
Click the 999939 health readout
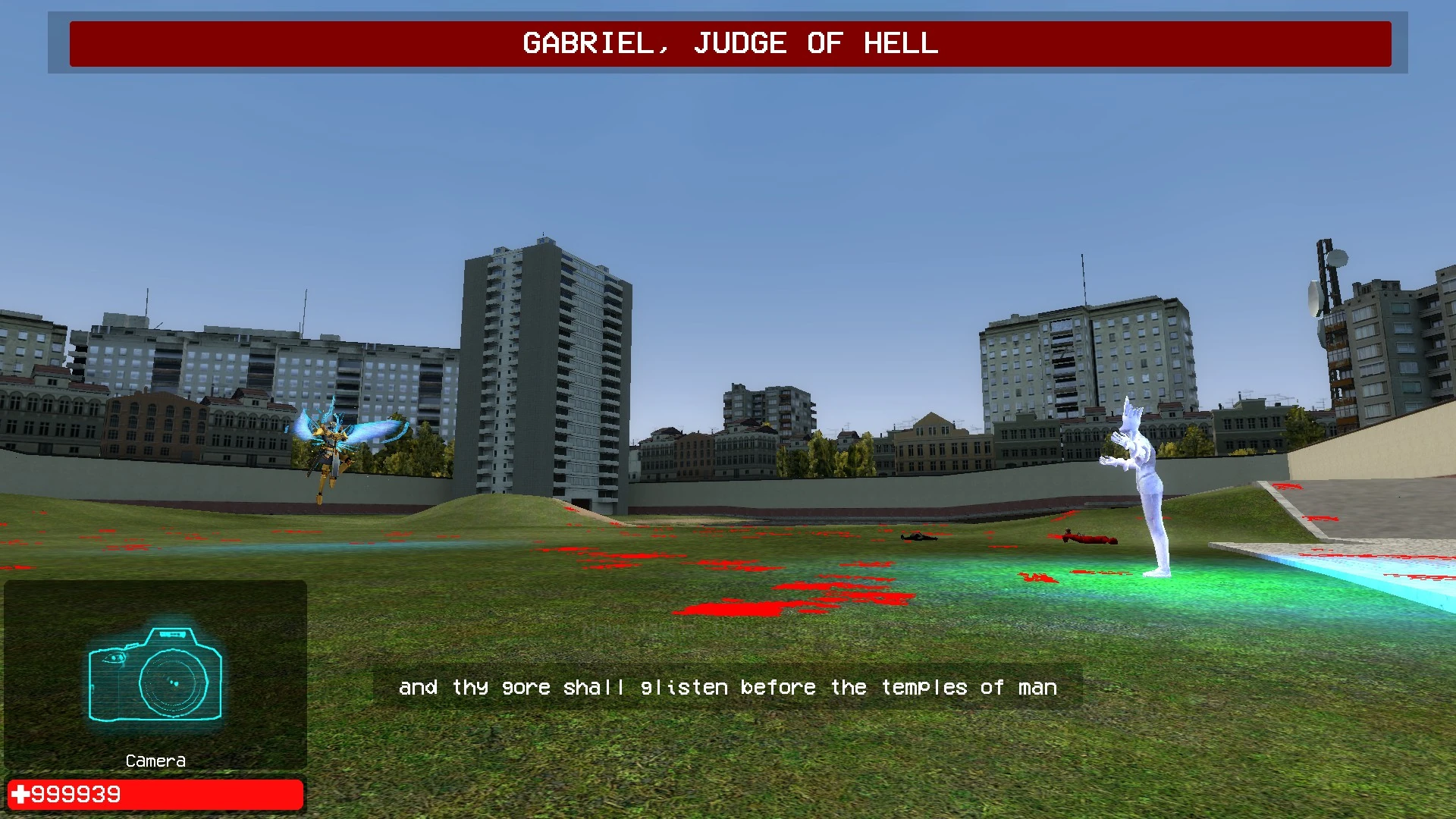click(76, 794)
